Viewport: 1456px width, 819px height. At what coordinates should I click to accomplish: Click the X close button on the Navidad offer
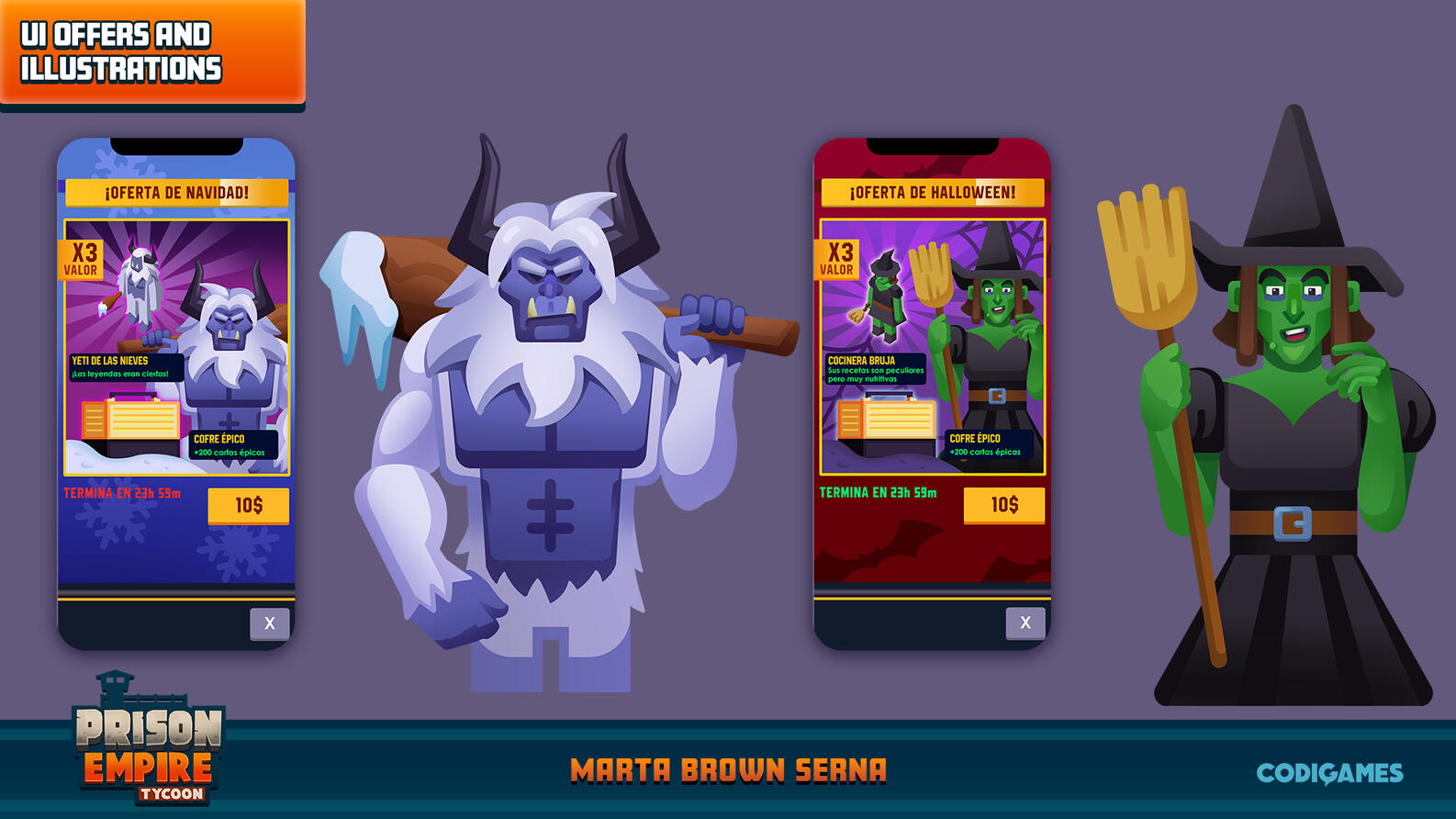[x=270, y=623]
